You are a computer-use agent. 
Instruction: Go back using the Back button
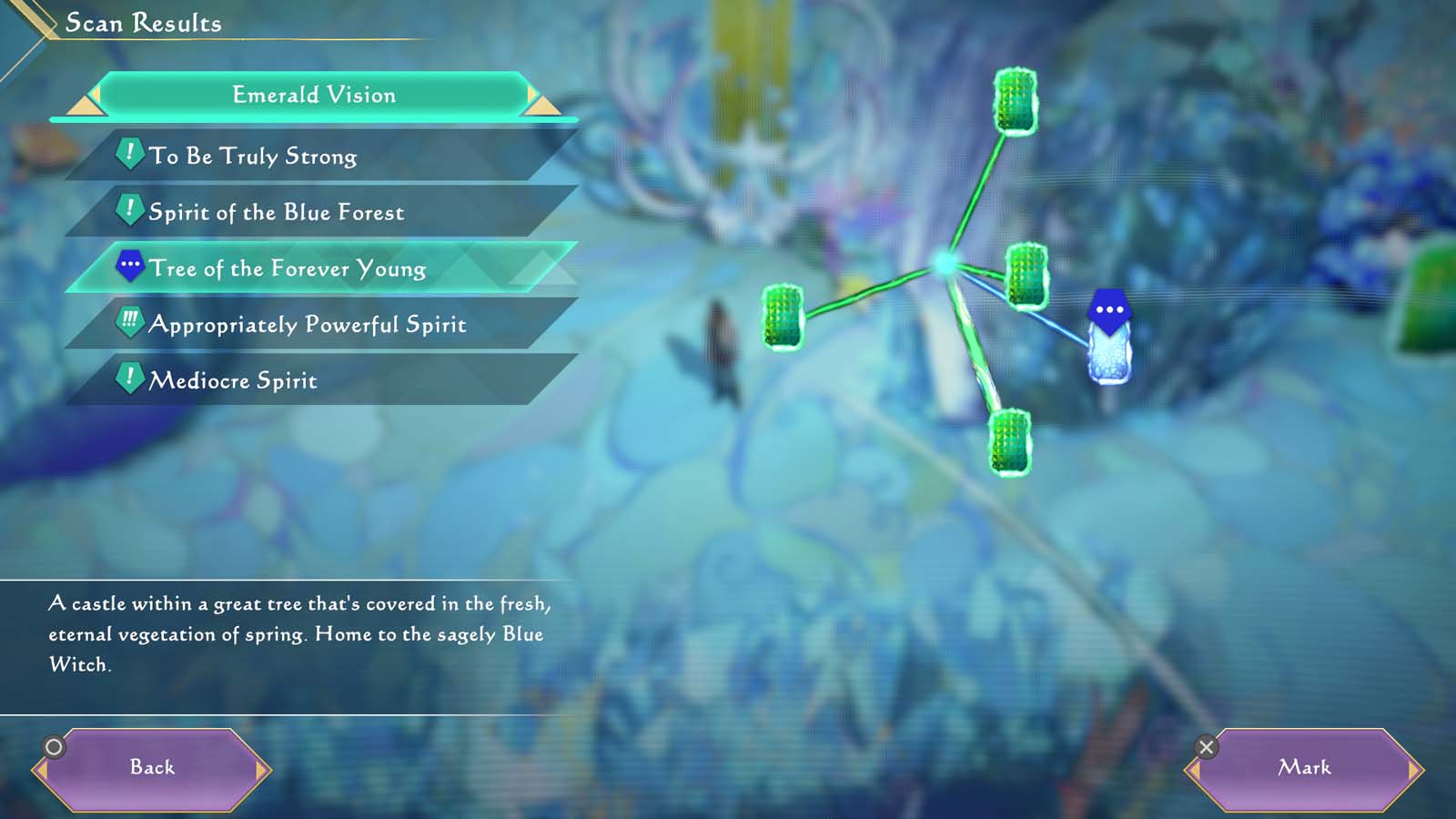152,768
